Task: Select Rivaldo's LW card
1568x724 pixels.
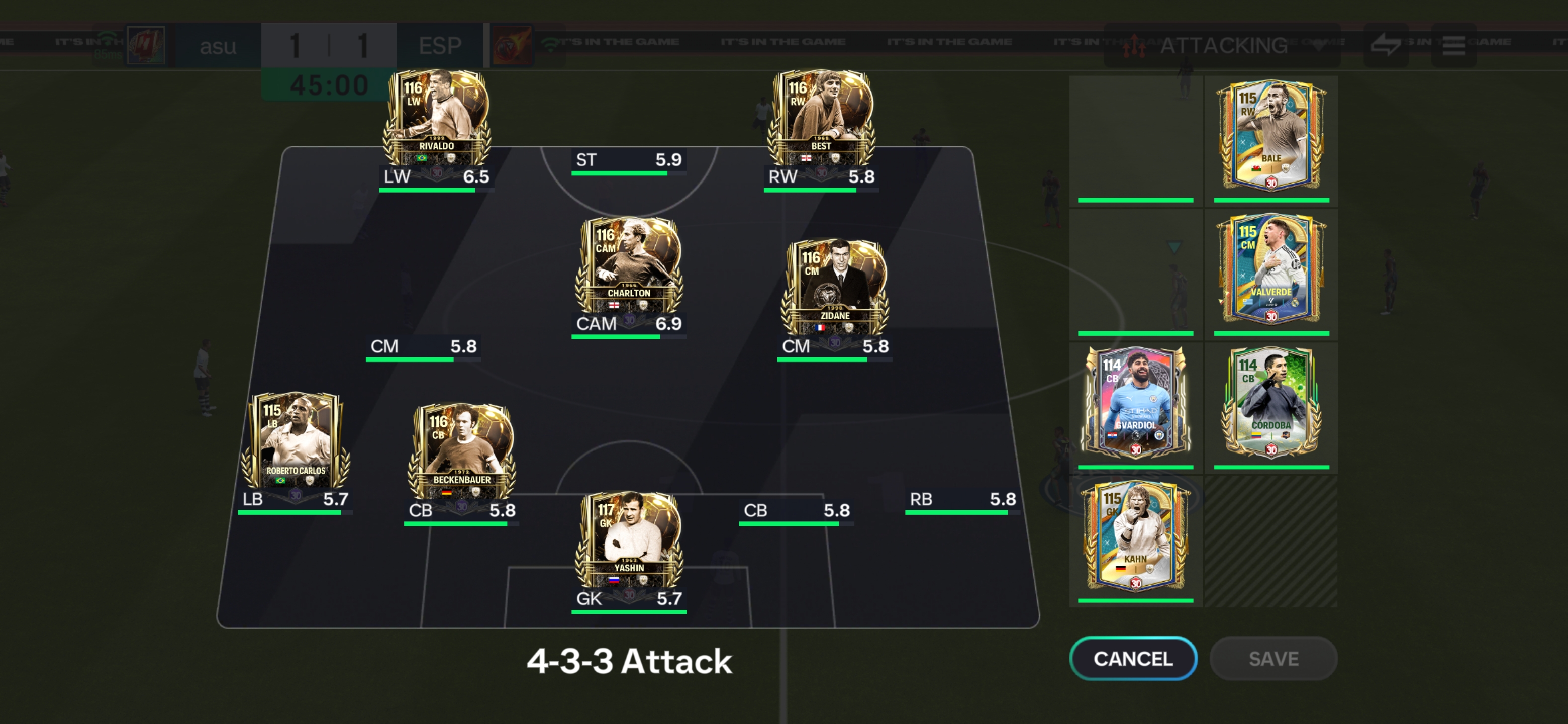Action: [436, 119]
